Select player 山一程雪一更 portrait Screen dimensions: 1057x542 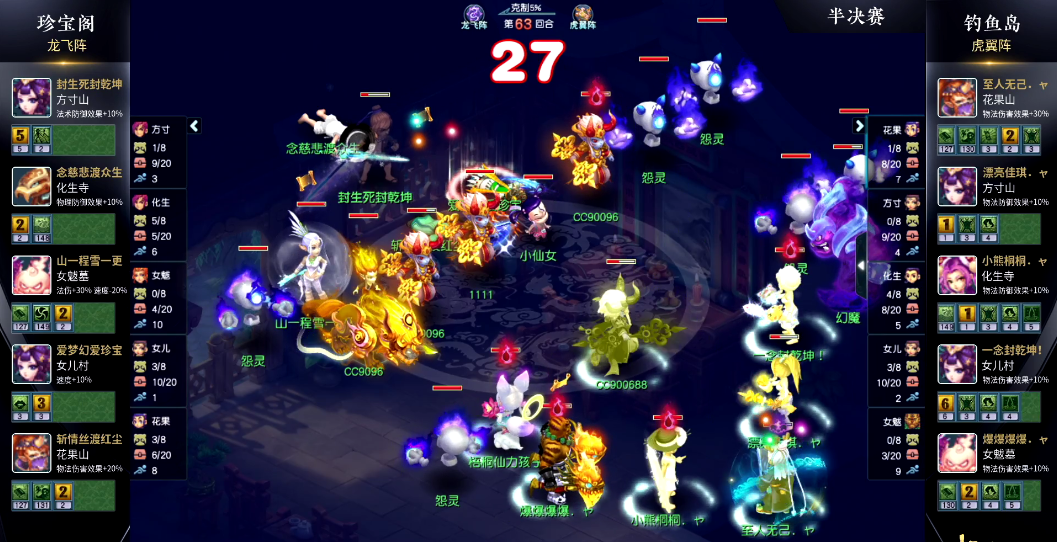[31, 275]
